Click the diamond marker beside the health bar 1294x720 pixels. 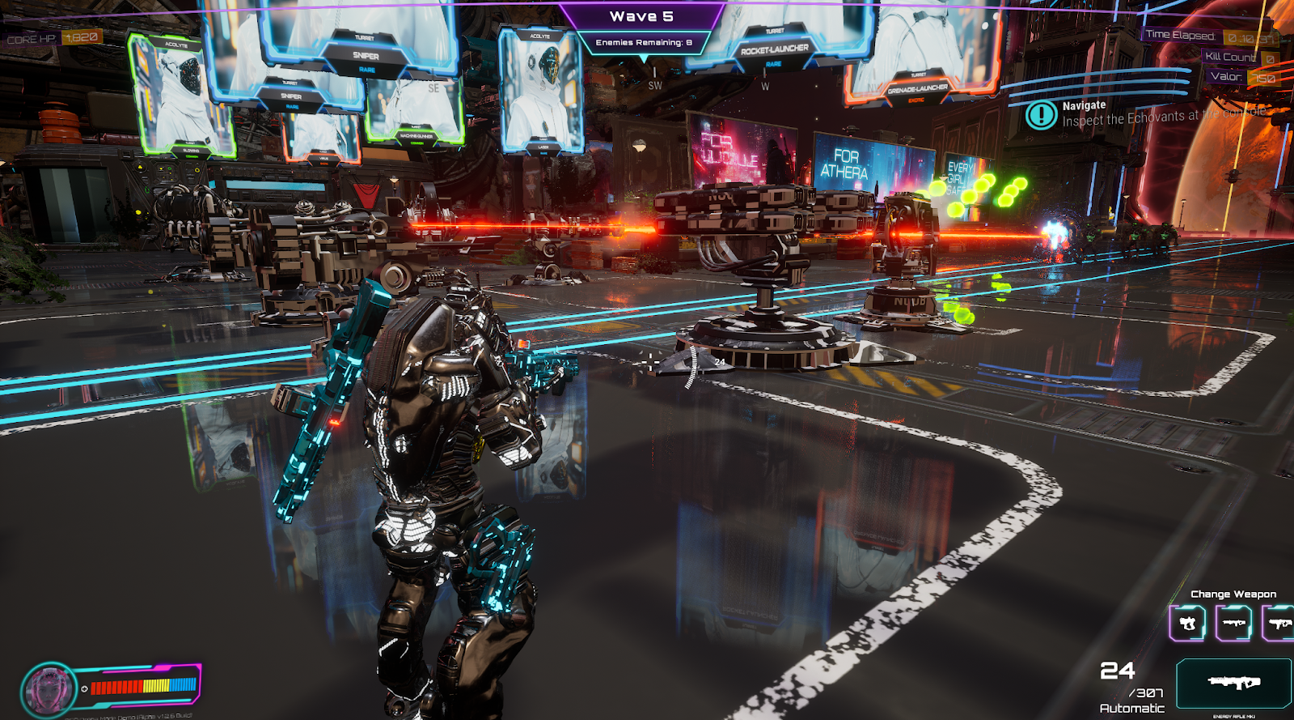point(84,688)
